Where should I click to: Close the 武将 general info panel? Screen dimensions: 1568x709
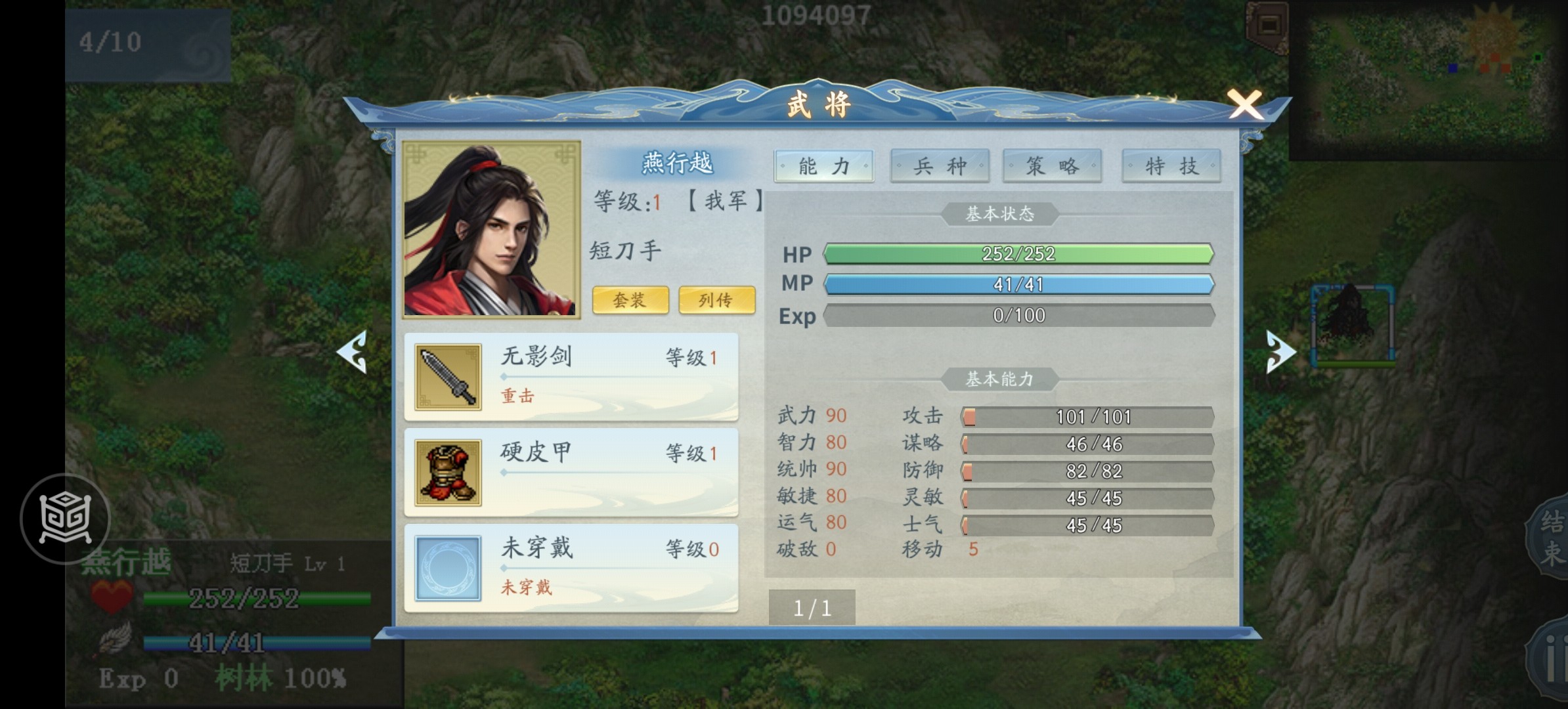[1244, 105]
